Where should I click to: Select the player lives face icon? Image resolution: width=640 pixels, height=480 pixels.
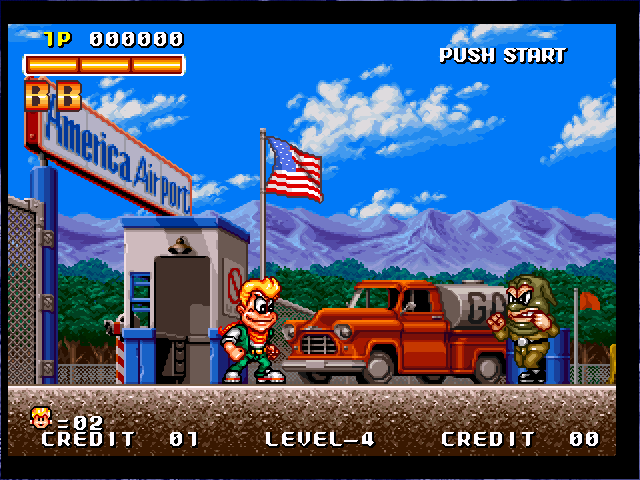(x=41, y=416)
